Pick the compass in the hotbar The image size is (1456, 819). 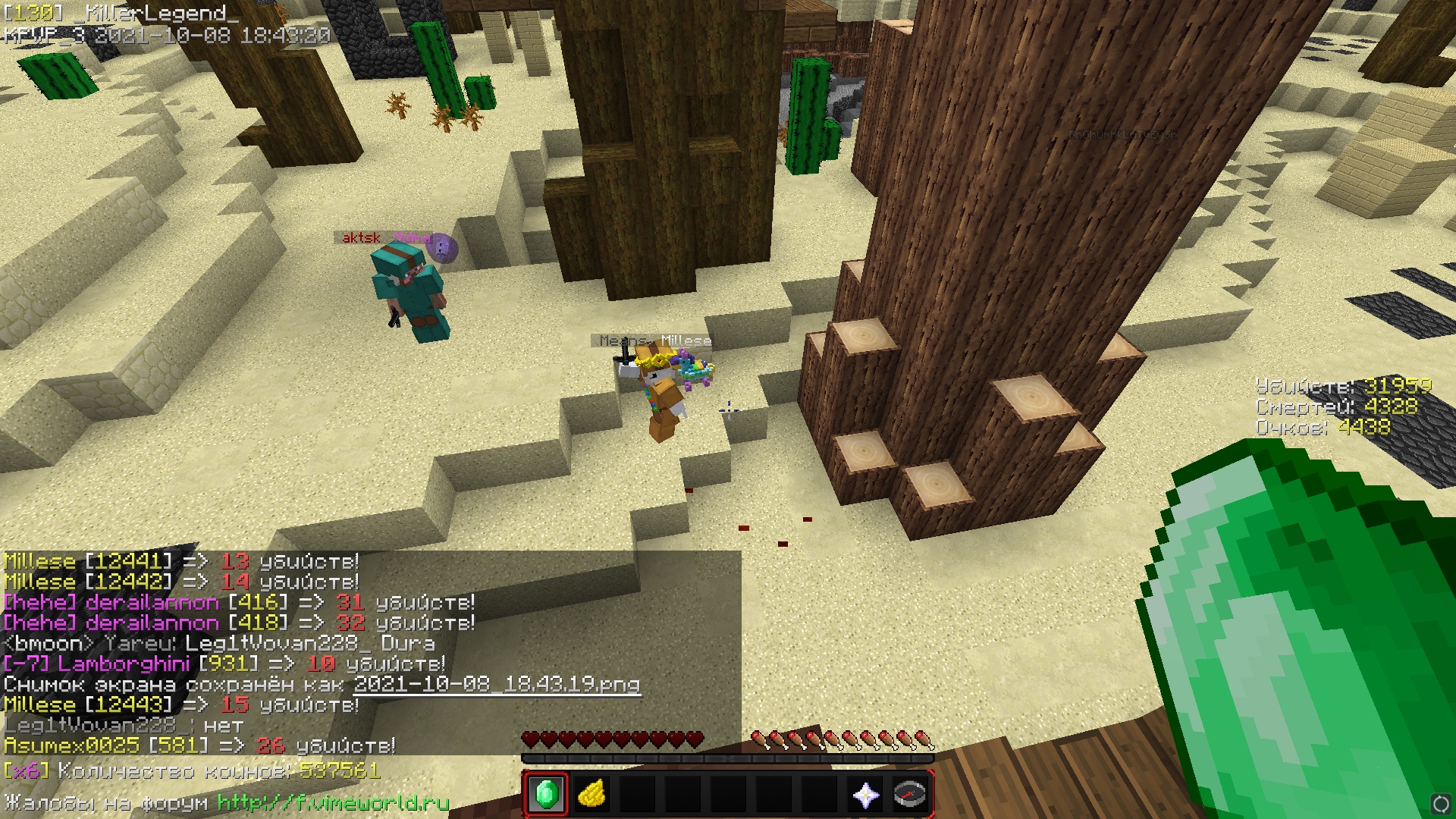click(910, 794)
